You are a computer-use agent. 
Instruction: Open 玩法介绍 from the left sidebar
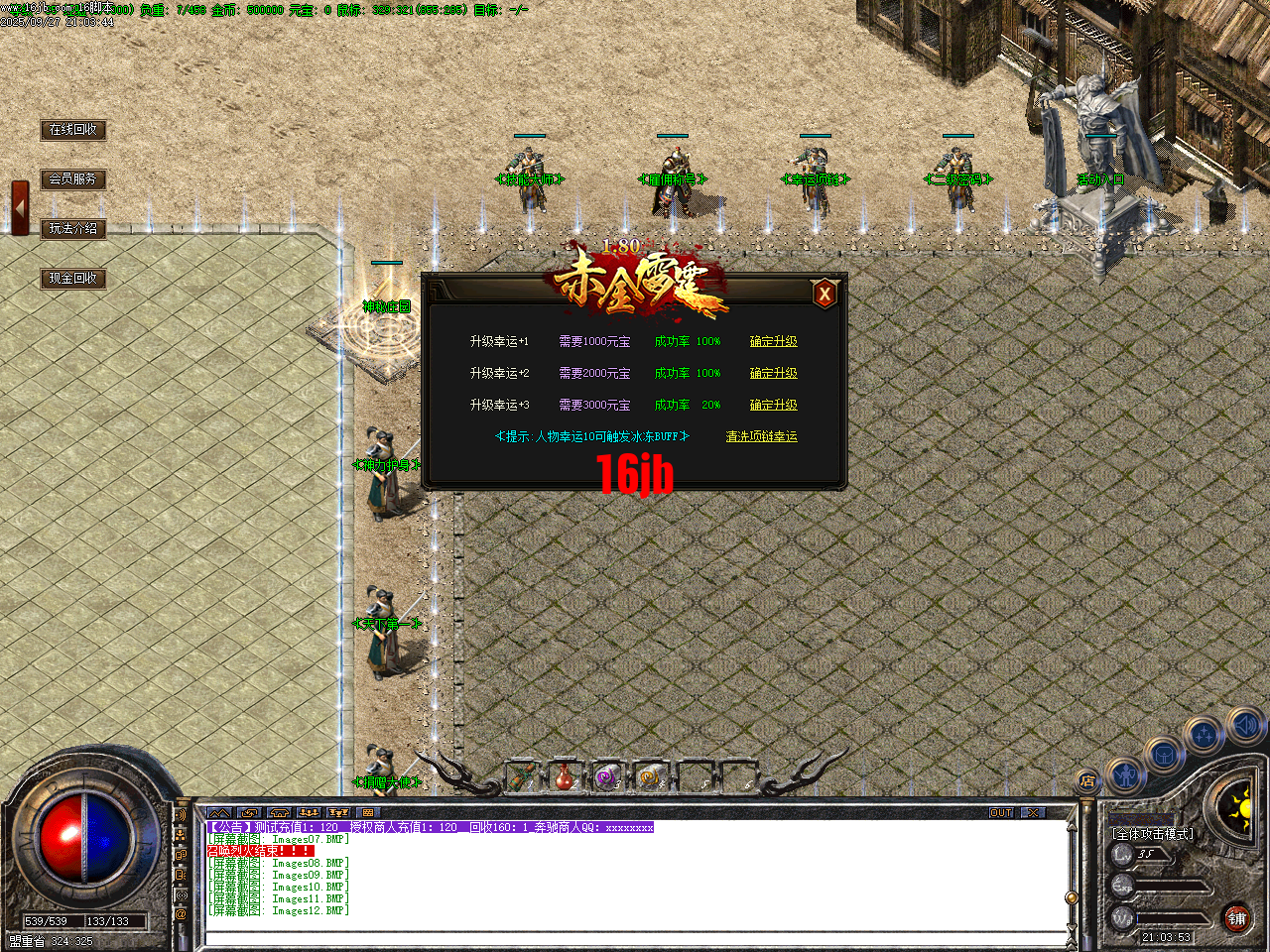pos(74,227)
